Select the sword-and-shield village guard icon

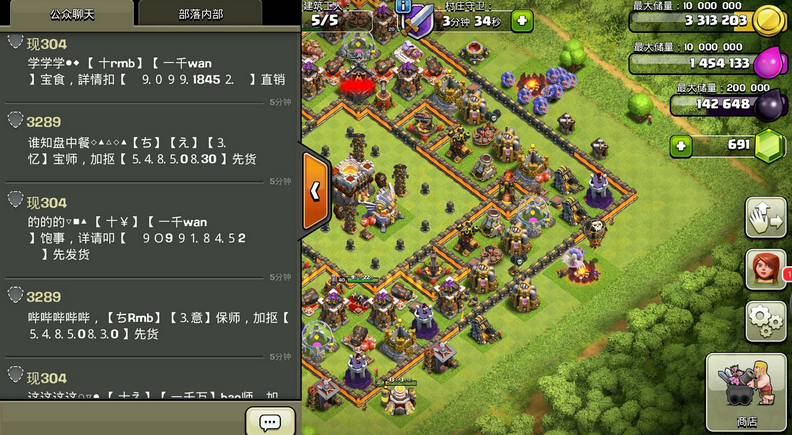tap(422, 20)
